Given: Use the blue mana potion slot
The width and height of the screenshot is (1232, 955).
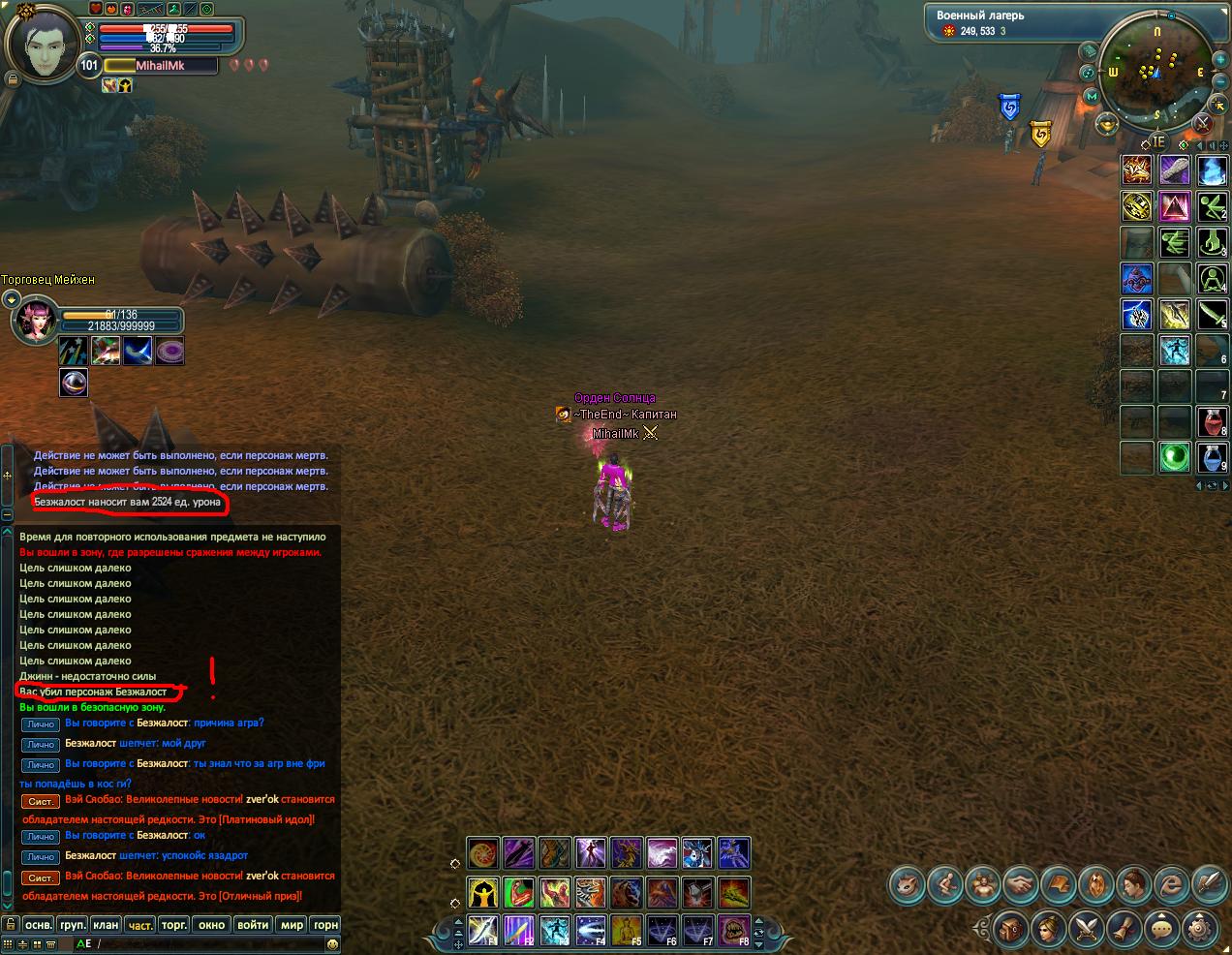Looking at the screenshot, I should 1212,456.
